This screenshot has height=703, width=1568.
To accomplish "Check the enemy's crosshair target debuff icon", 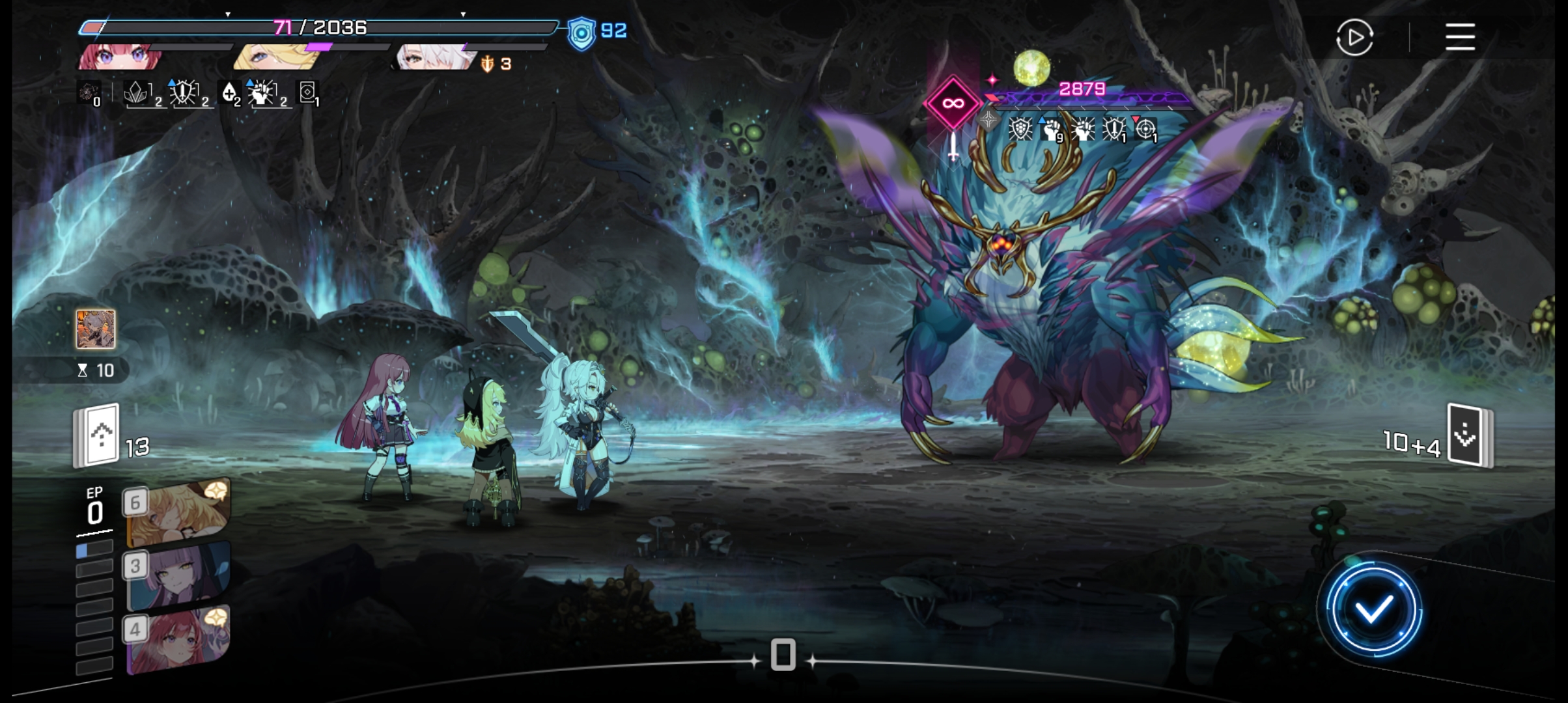I will click(x=1145, y=129).
